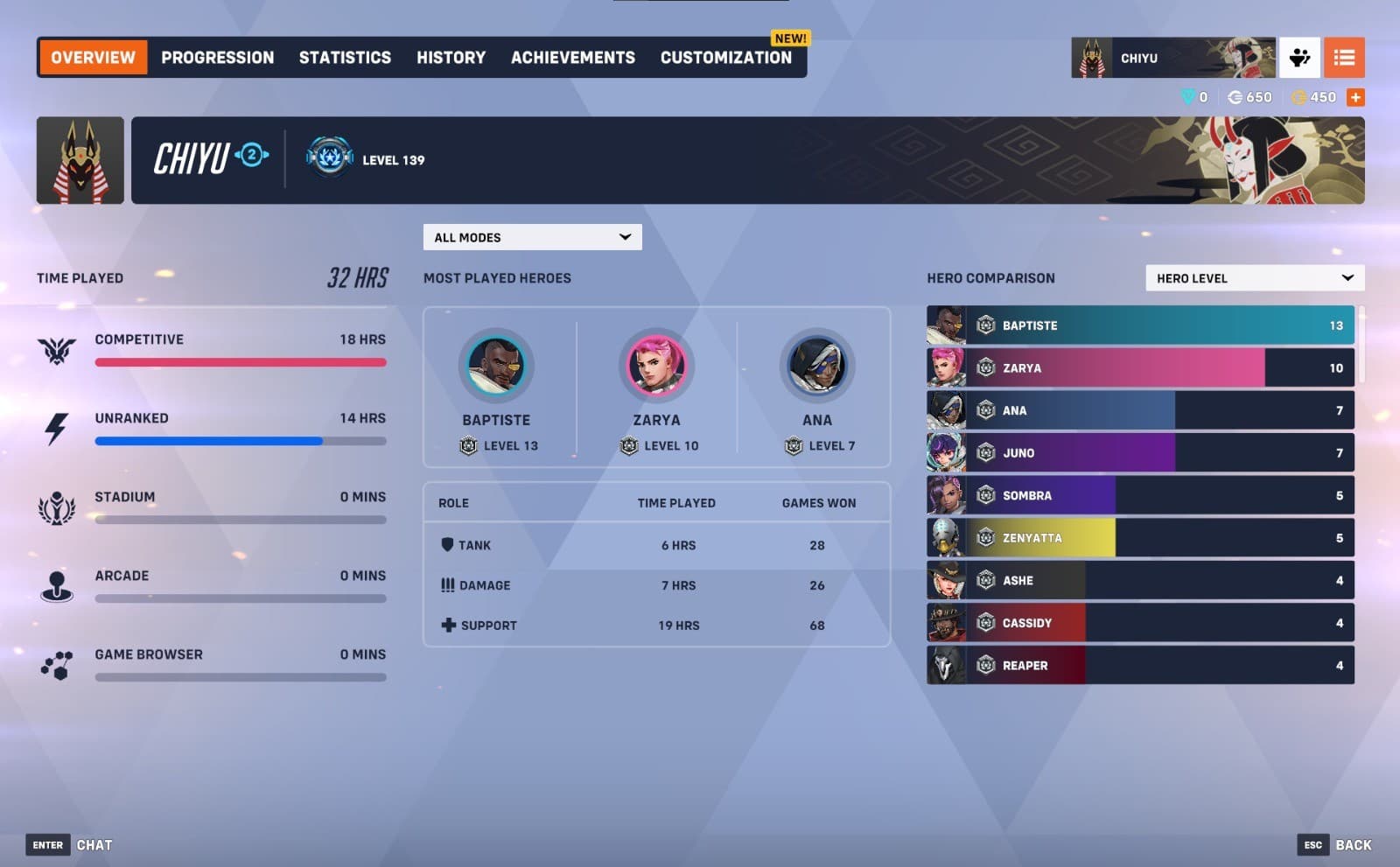Click the Arcade joystick icon
The width and height of the screenshot is (1400, 867).
tap(57, 584)
